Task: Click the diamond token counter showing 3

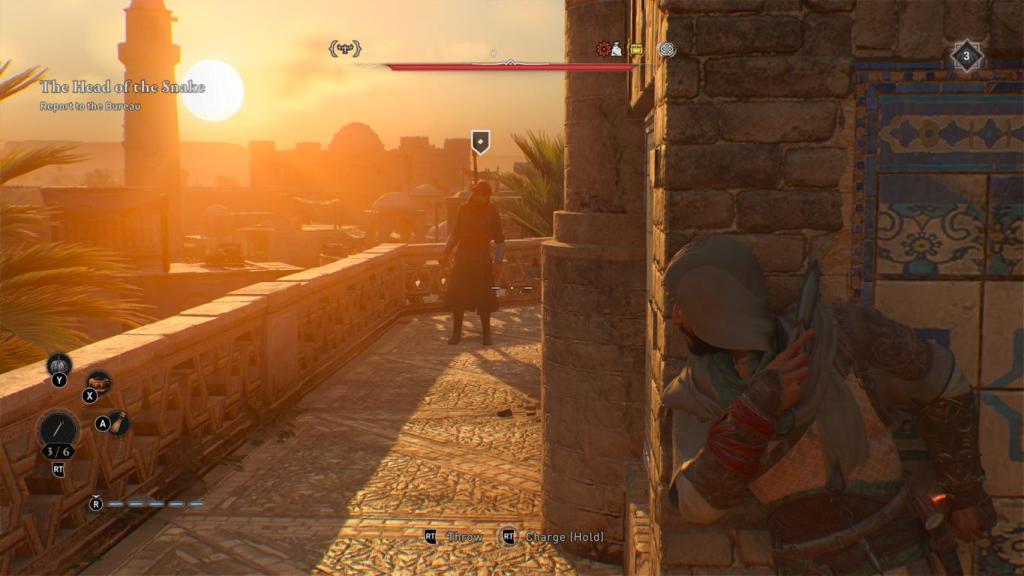Action: coord(966,56)
